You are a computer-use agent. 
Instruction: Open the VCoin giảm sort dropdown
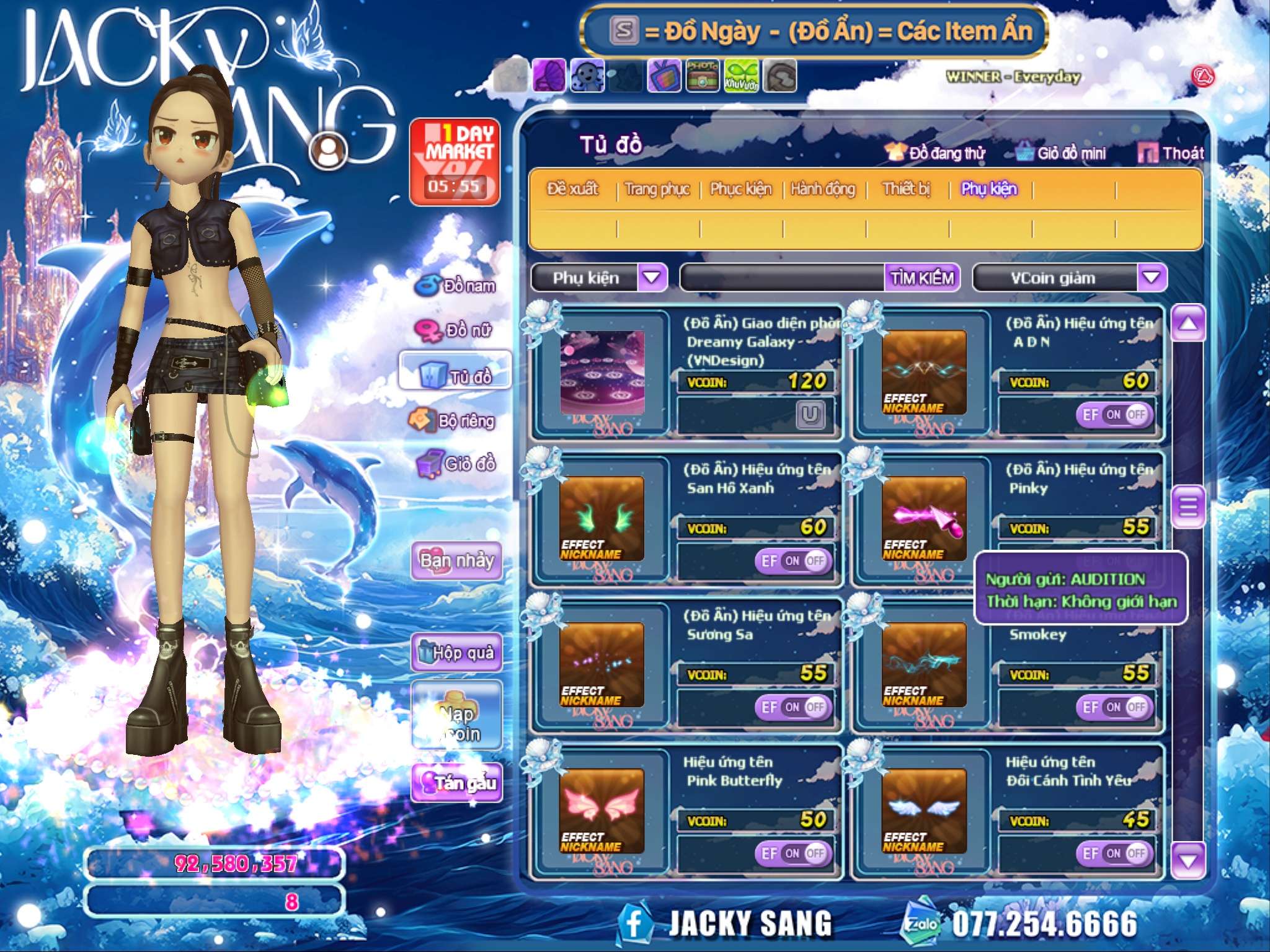coord(1152,278)
